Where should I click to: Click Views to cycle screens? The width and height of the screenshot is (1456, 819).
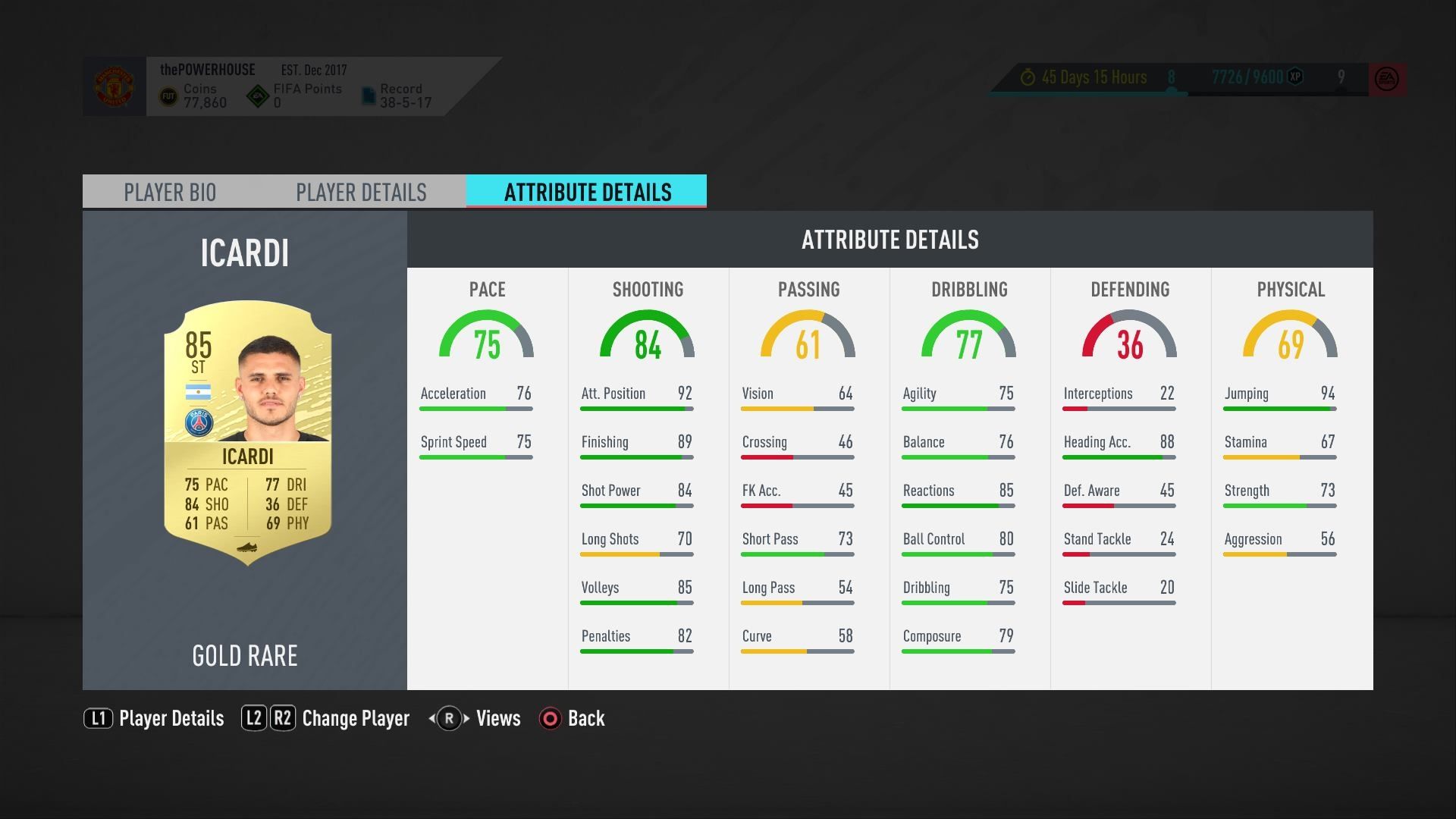[x=497, y=718]
